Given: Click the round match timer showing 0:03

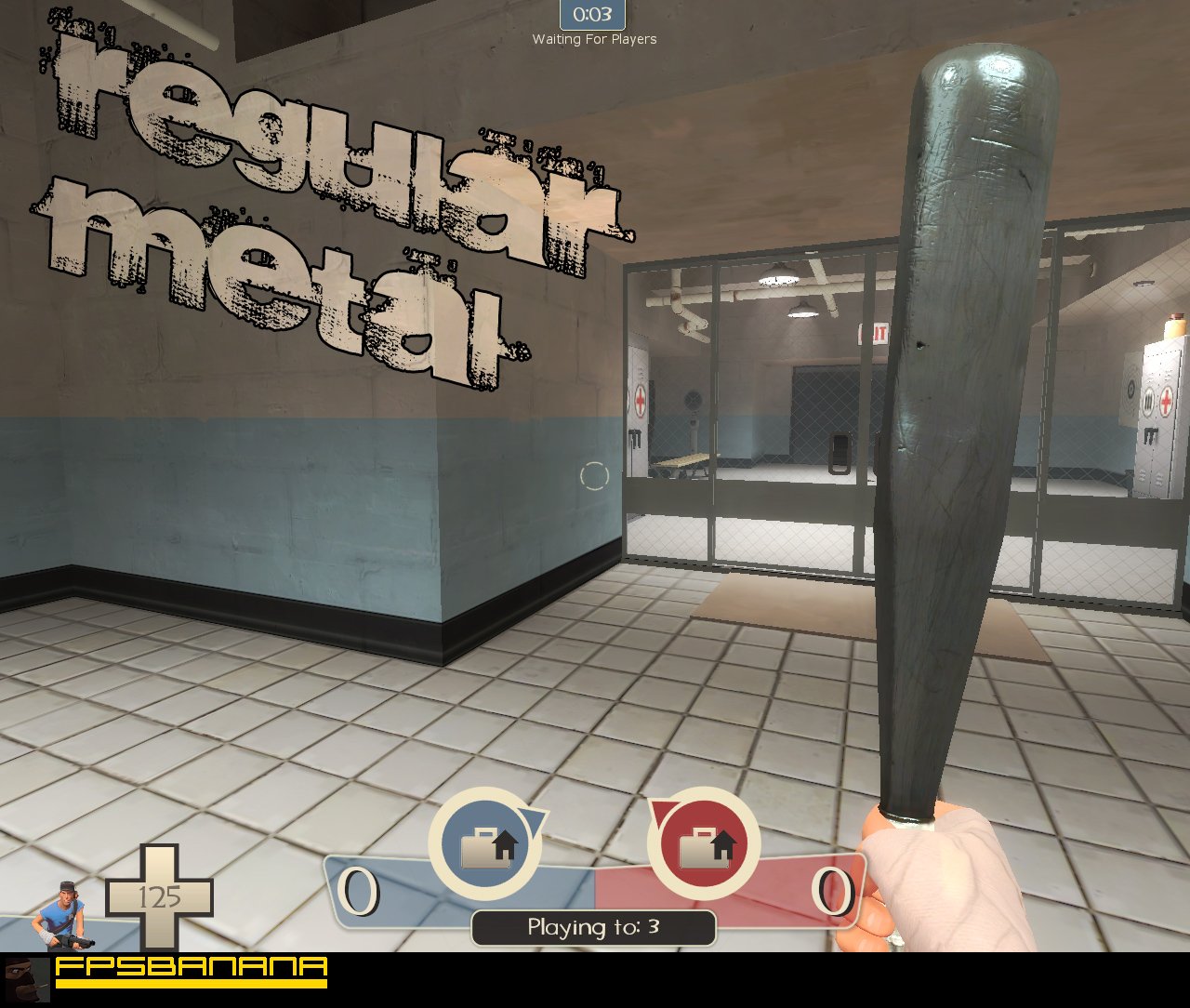Looking at the screenshot, I should click(x=592, y=14).
